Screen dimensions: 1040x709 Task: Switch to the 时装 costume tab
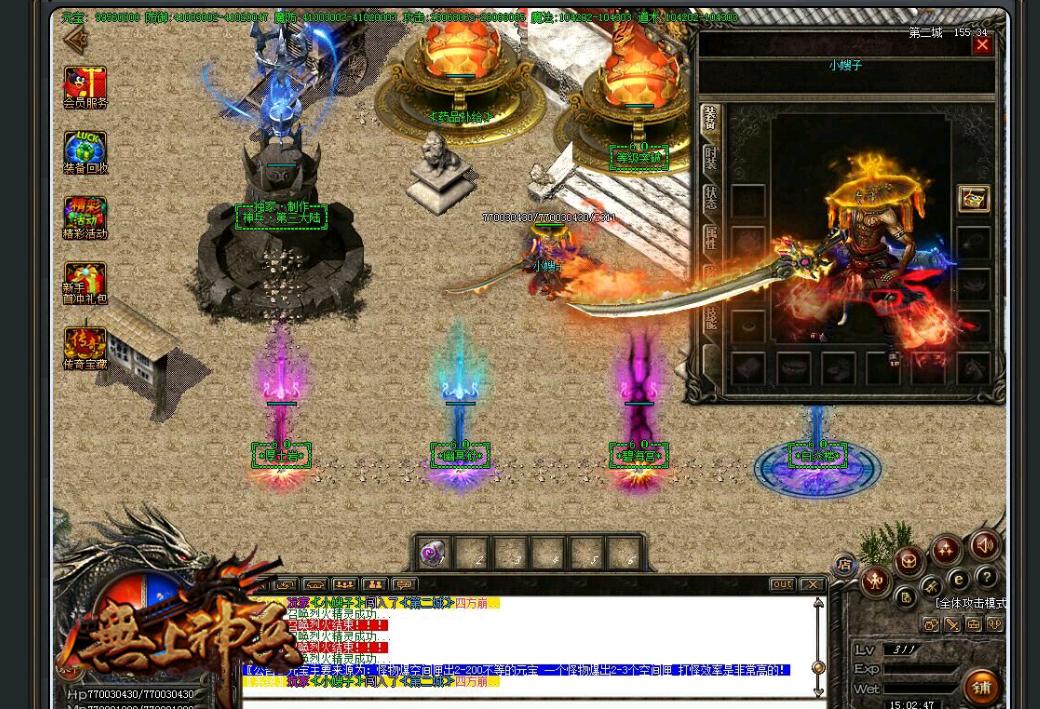(710, 158)
